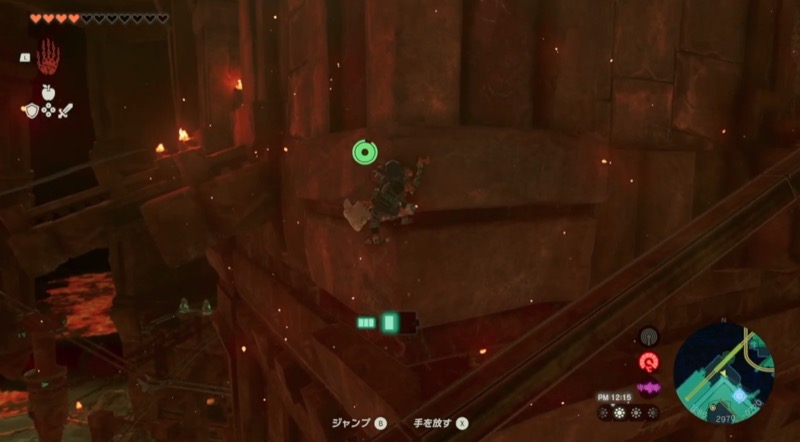Screen dimensions: 800x442
Task: Click the grey sensor antenna icon
Action: coord(649,337)
